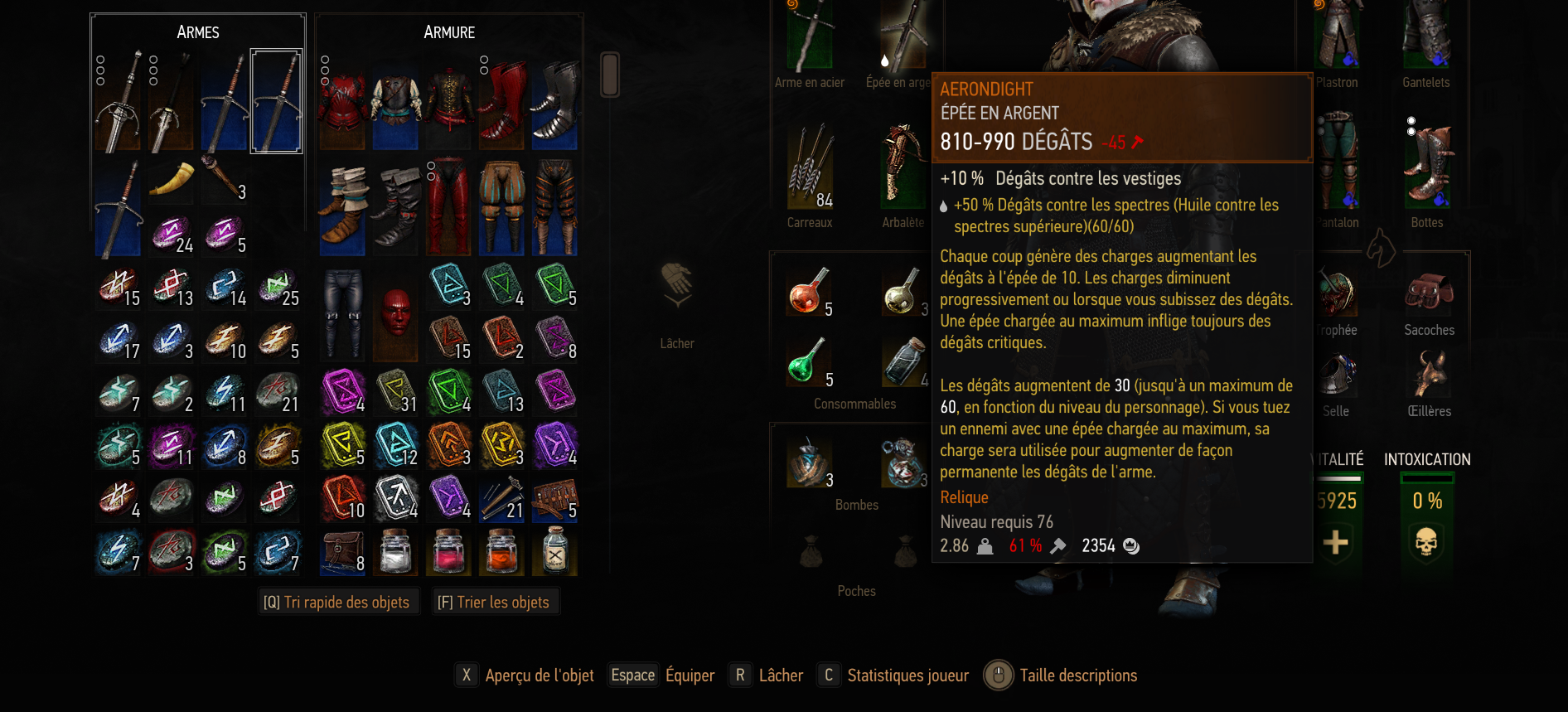Click the quick sort 'Tri rapide des objets' button

[336, 602]
